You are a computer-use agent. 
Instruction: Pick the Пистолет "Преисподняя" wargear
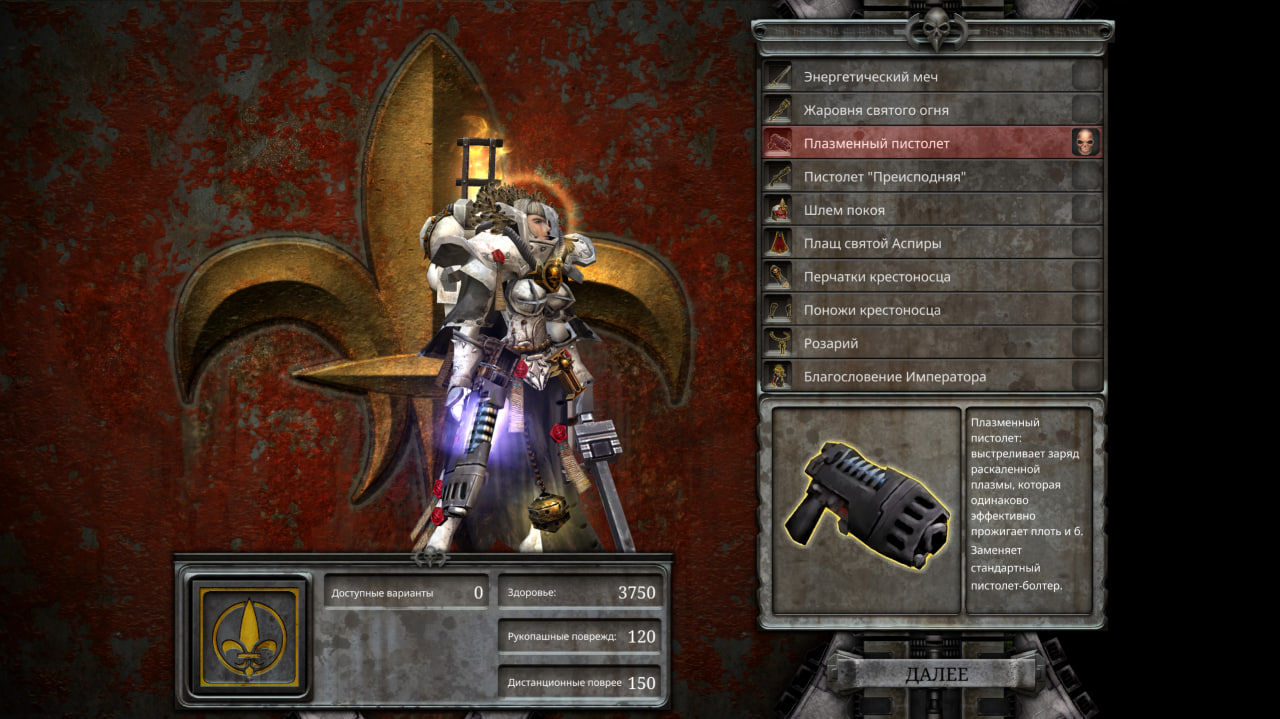tap(915, 177)
